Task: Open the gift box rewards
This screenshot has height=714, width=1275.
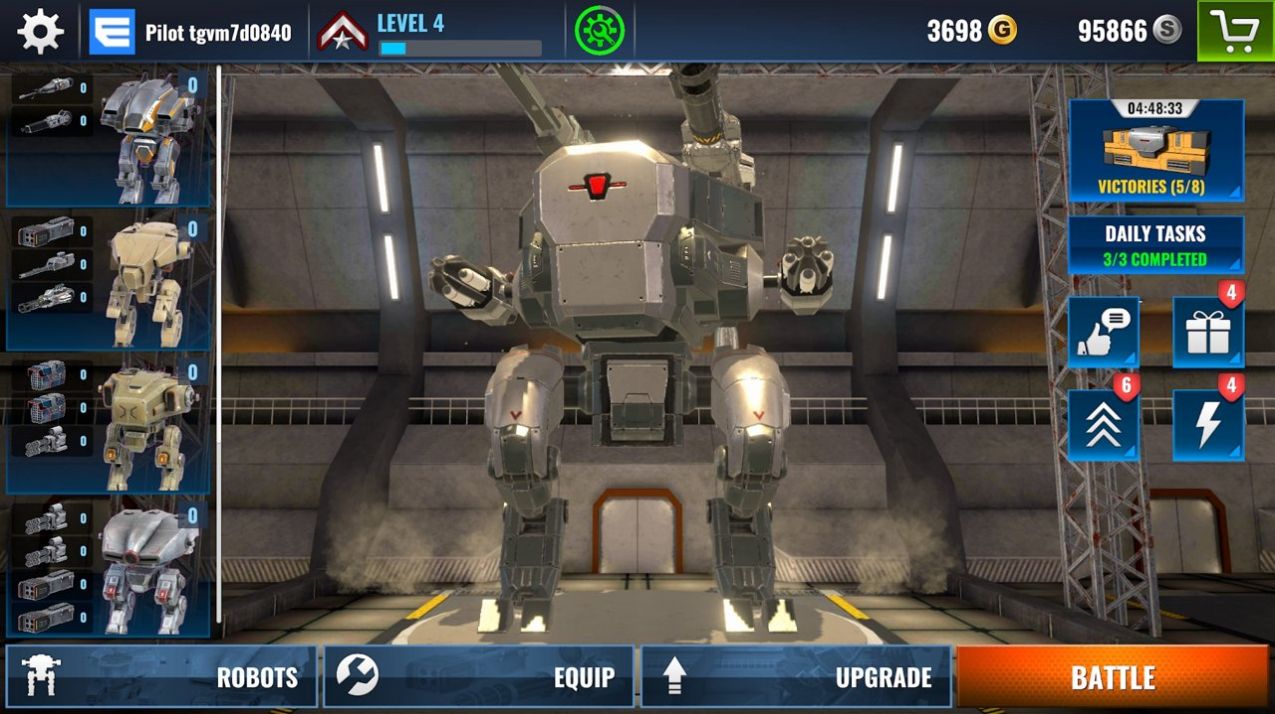Action: (1207, 333)
